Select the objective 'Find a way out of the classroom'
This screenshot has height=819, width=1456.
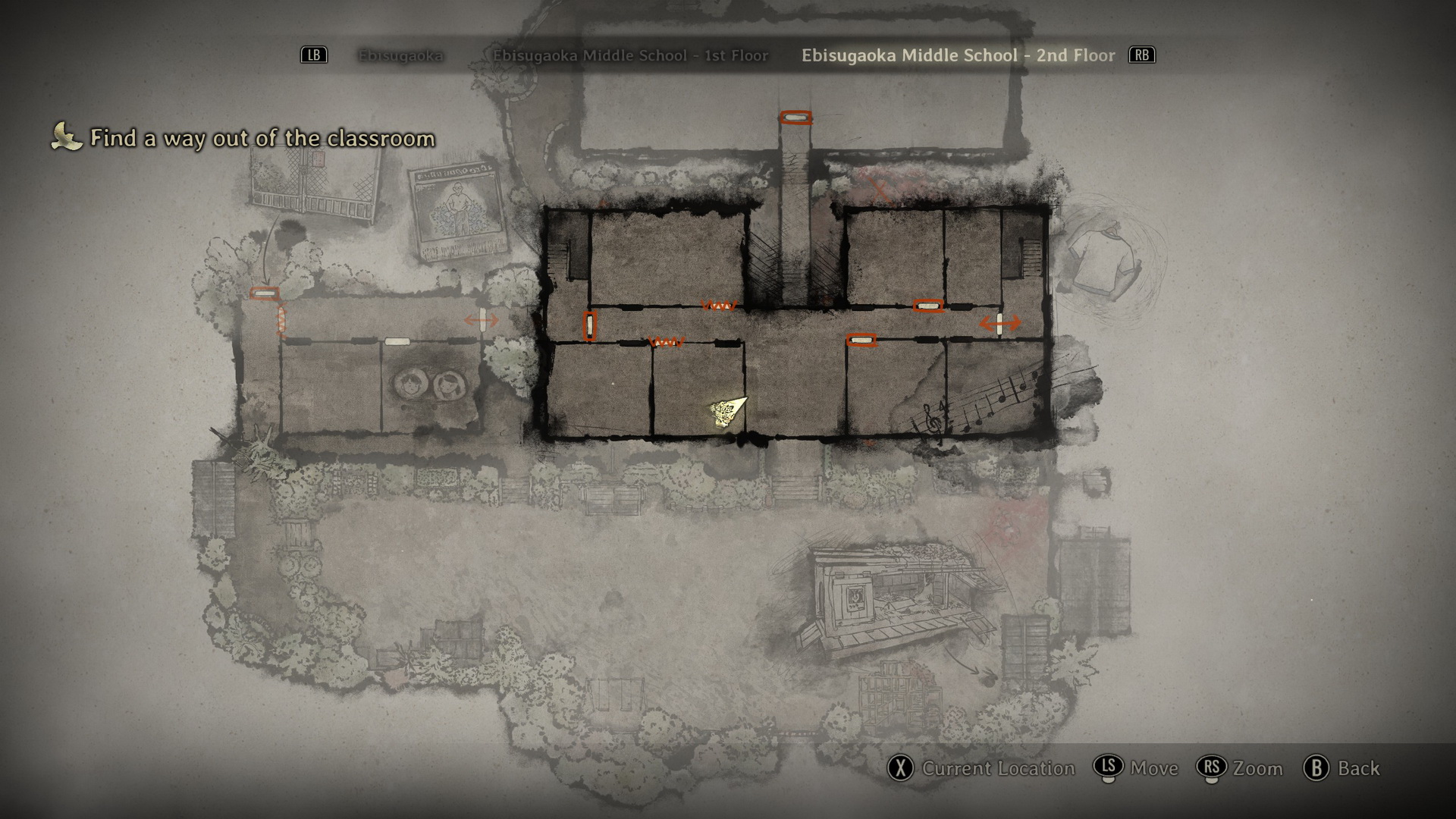pos(262,138)
